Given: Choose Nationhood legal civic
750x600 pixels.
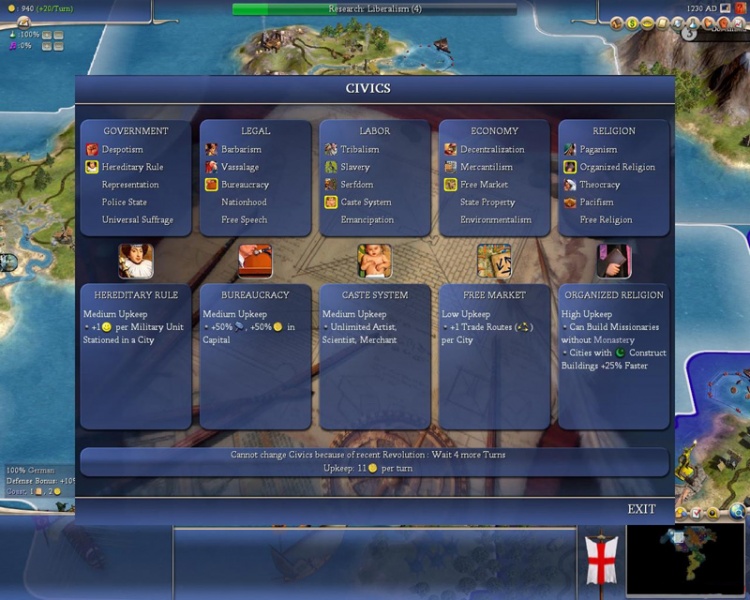Looking at the screenshot, I should 245,202.
